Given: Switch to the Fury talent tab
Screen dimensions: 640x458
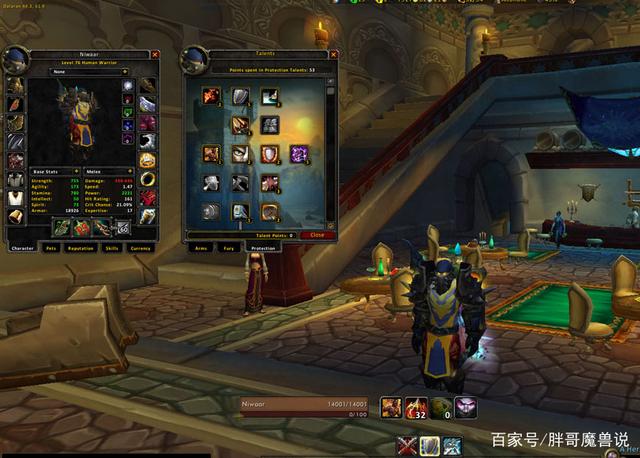Looking at the screenshot, I should 229,247.
